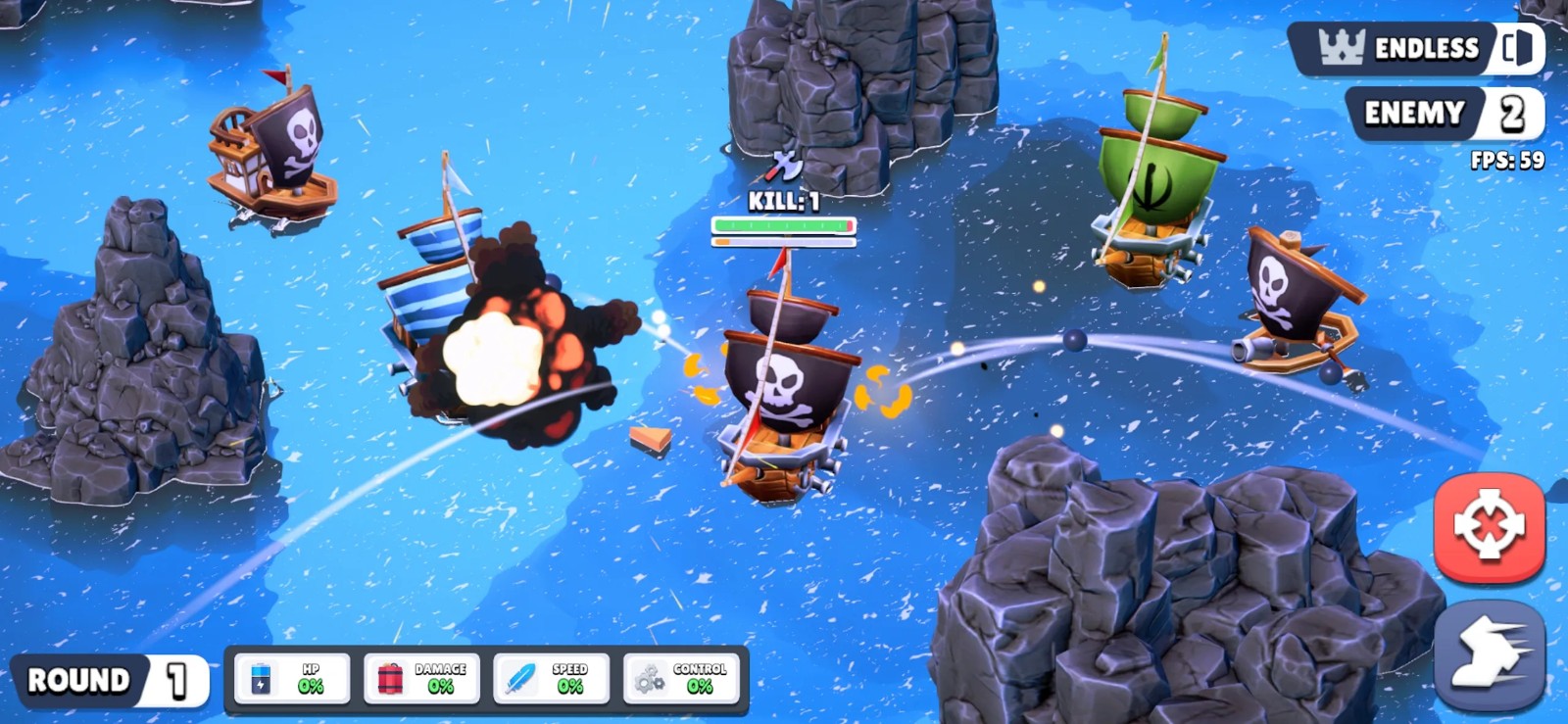Select the Damage dynamite upgrade stat
Screen dimensions: 1568x724
click(x=421, y=678)
